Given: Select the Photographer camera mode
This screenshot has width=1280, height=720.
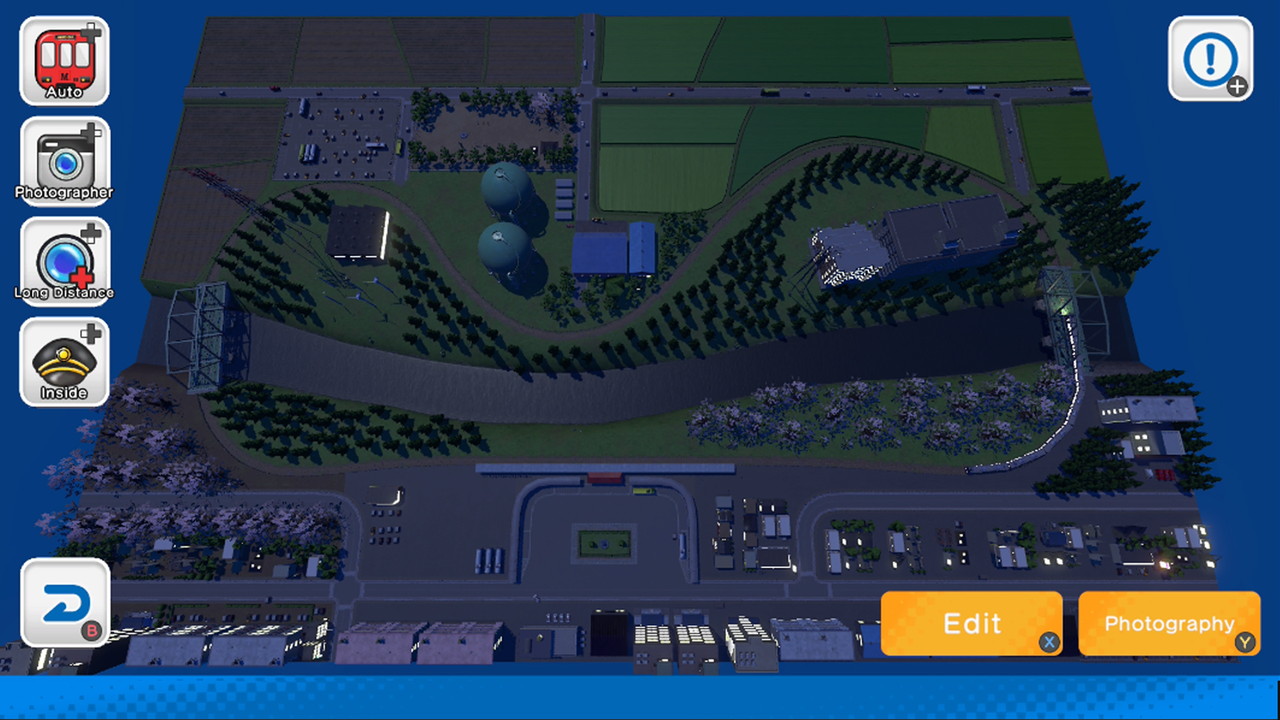Looking at the screenshot, I should [x=63, y=160].
